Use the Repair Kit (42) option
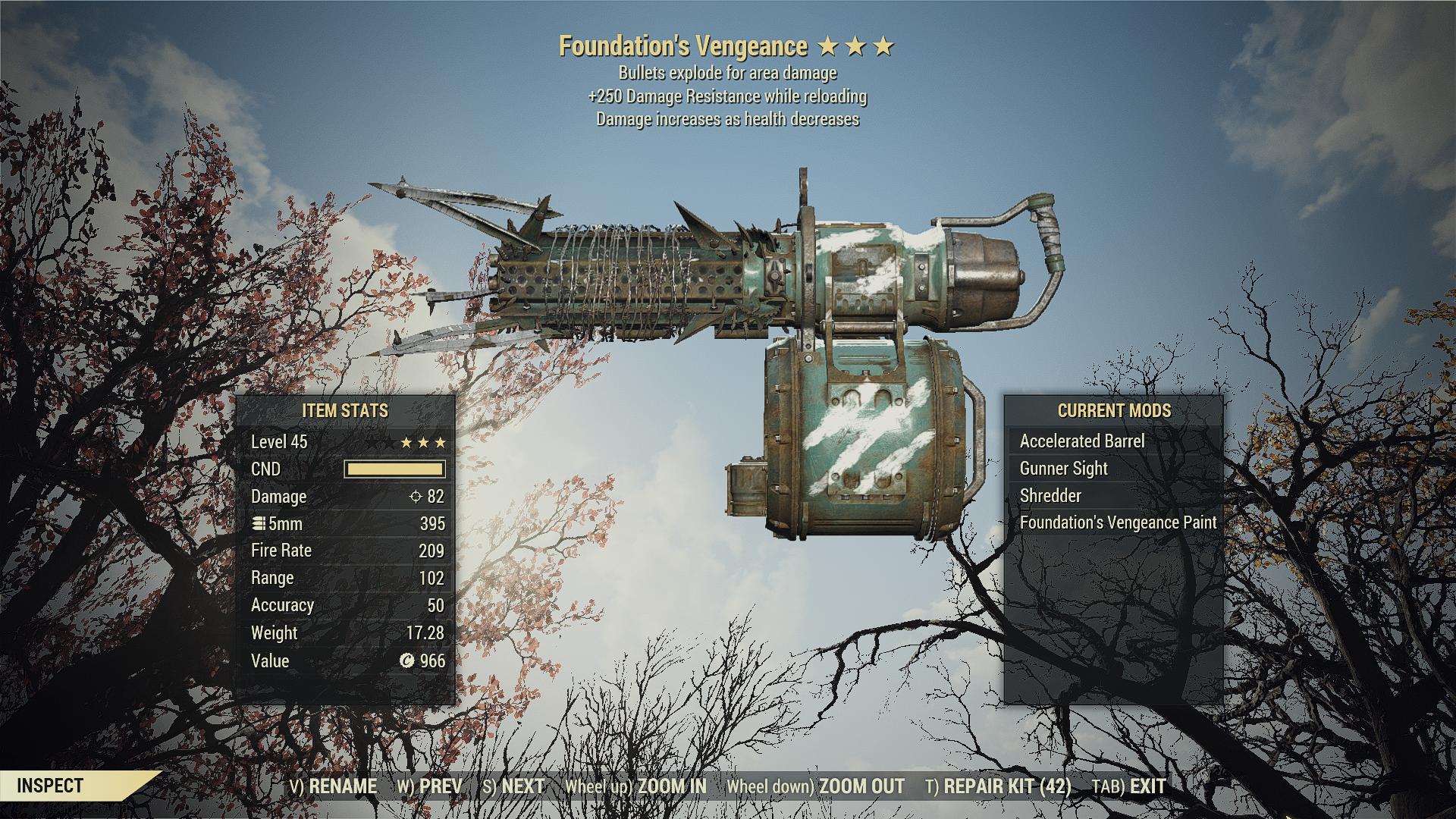Screen dimensions: 1456x819 (998, 786)
